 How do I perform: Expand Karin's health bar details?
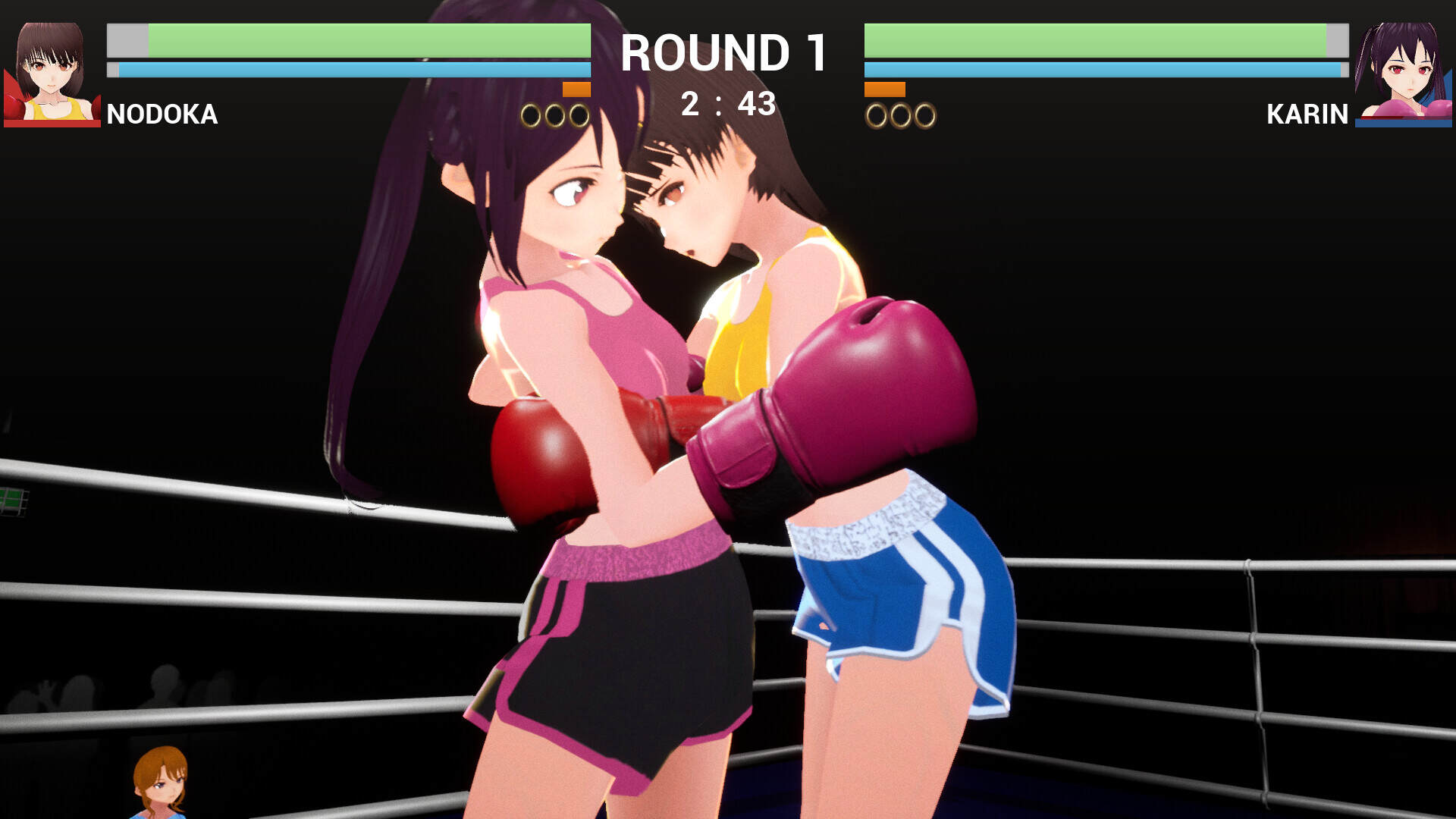(1107, 39)
